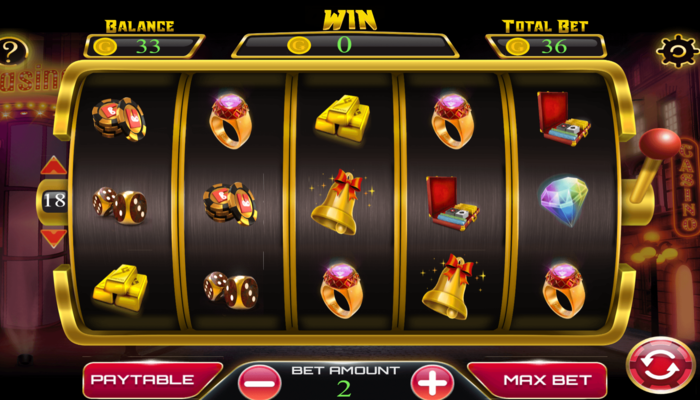
Task: Increase bet amount with plus button
Action: pyautogui.click(x=432, y=382)
